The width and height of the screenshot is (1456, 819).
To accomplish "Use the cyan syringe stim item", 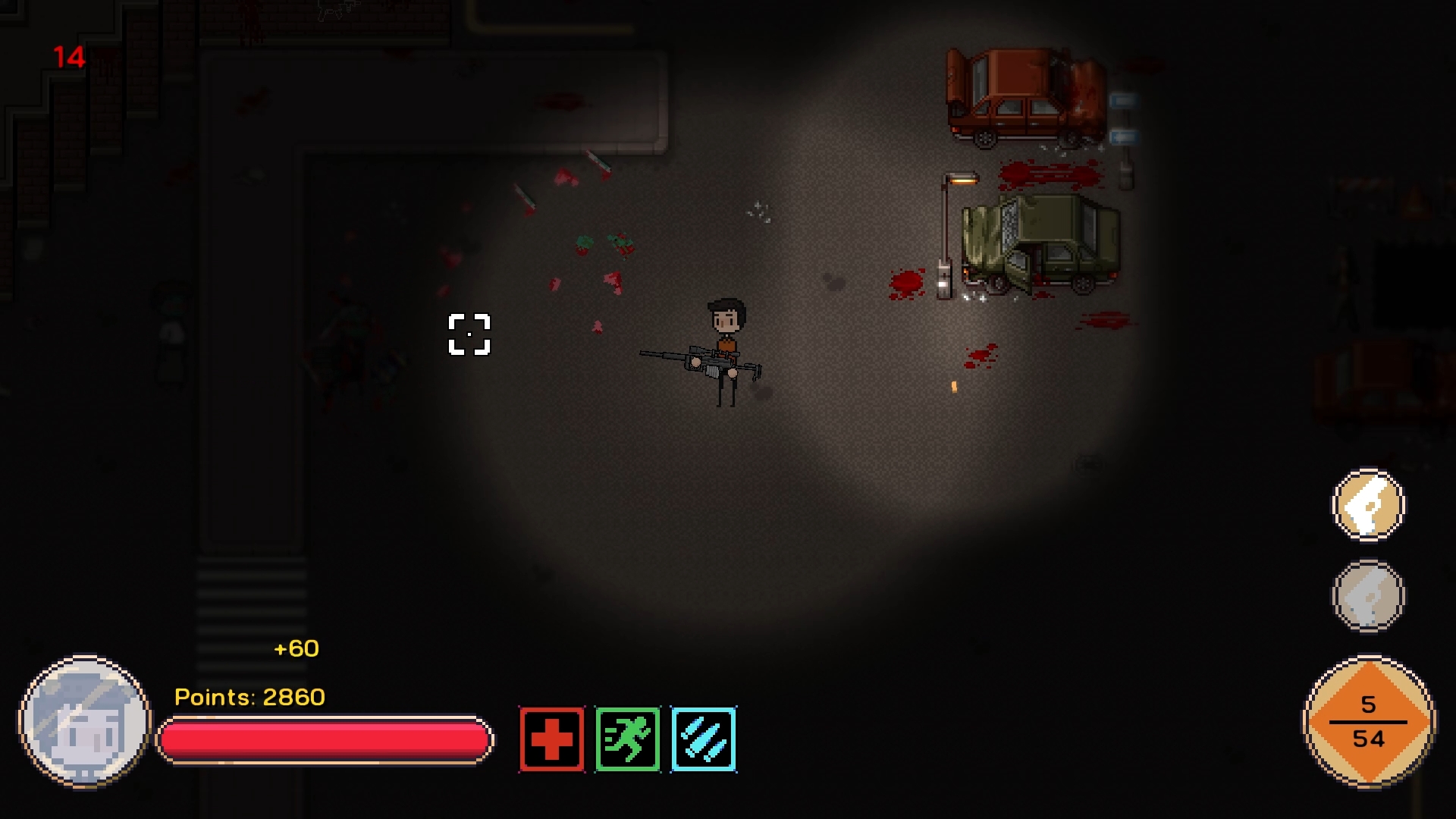I will point(703,739).
